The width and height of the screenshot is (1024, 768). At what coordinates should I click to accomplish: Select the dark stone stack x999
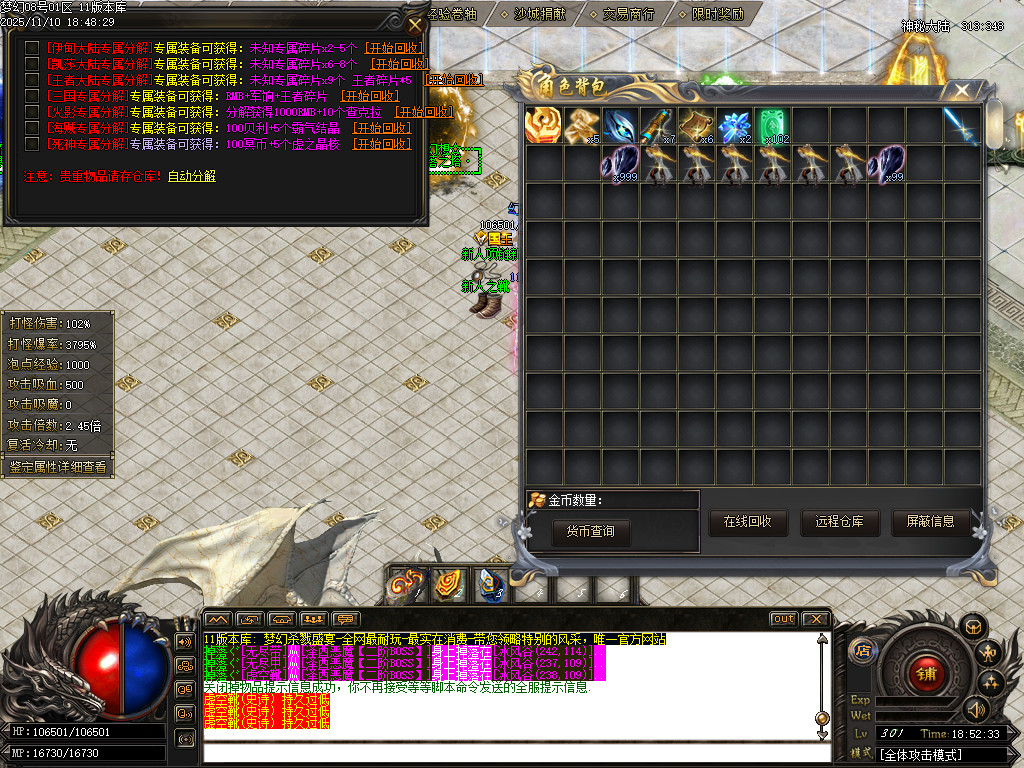click(x=620, y=164)
